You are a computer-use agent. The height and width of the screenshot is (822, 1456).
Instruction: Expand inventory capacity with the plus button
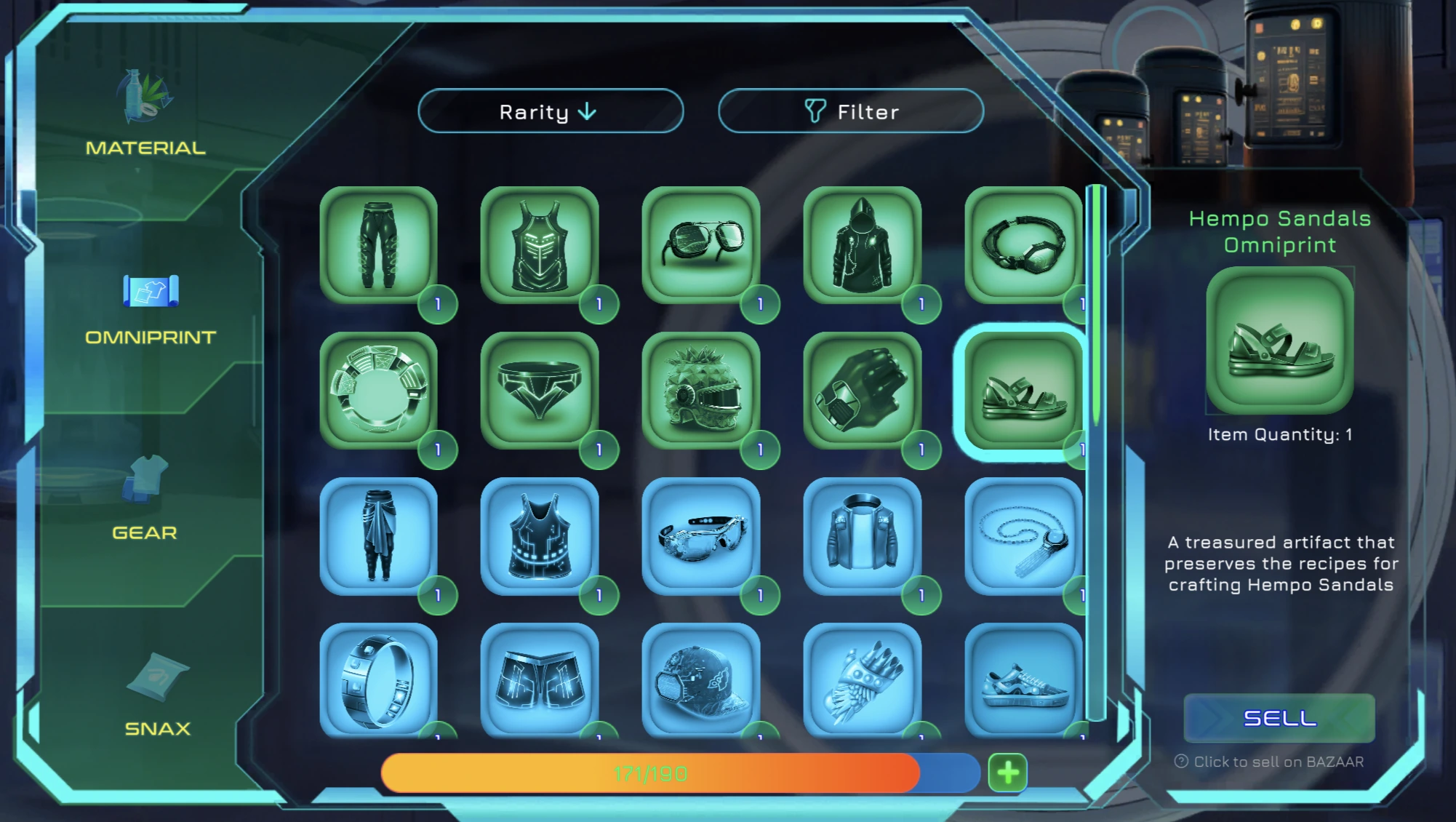coord(1007,773)
